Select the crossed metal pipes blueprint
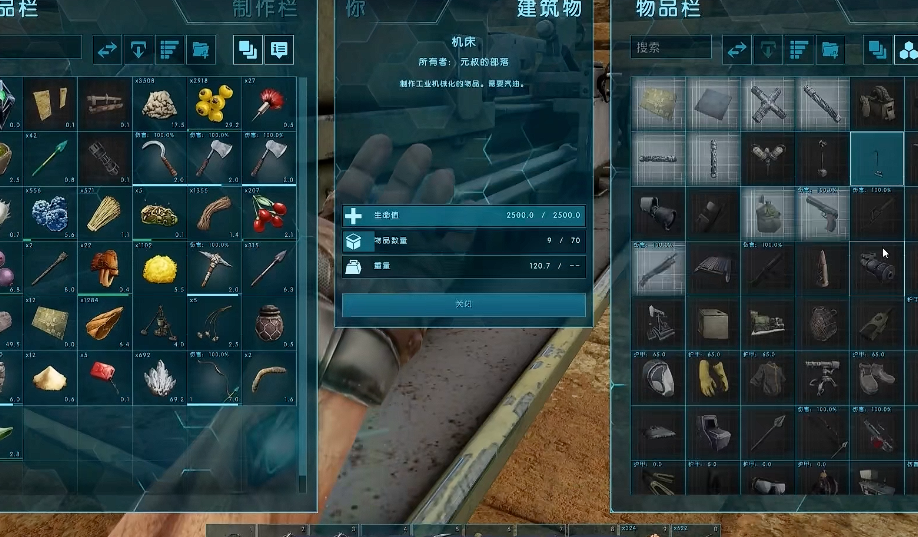The width and height of the screenshot is (918, 537). pyautogui.click(x=768, y=103)
